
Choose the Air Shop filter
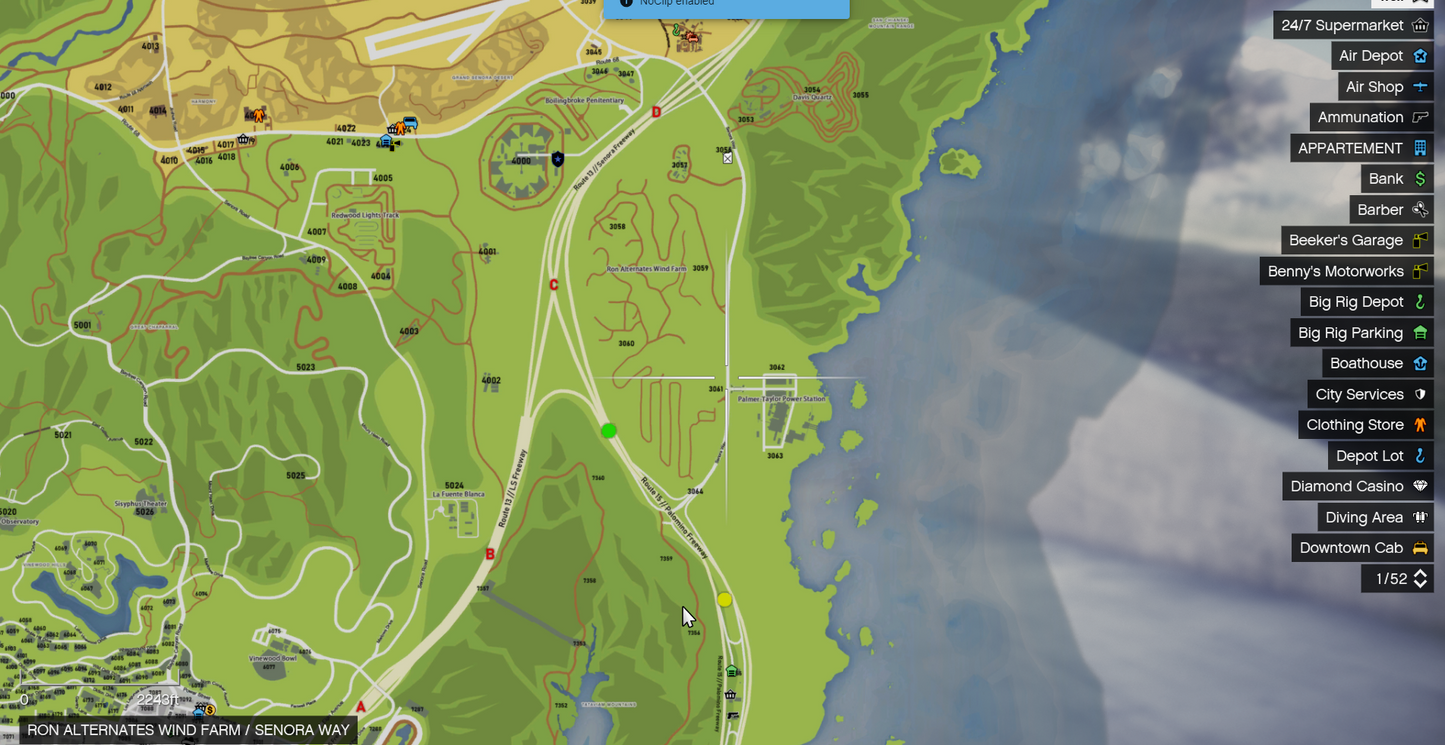tap(1386, 87)
